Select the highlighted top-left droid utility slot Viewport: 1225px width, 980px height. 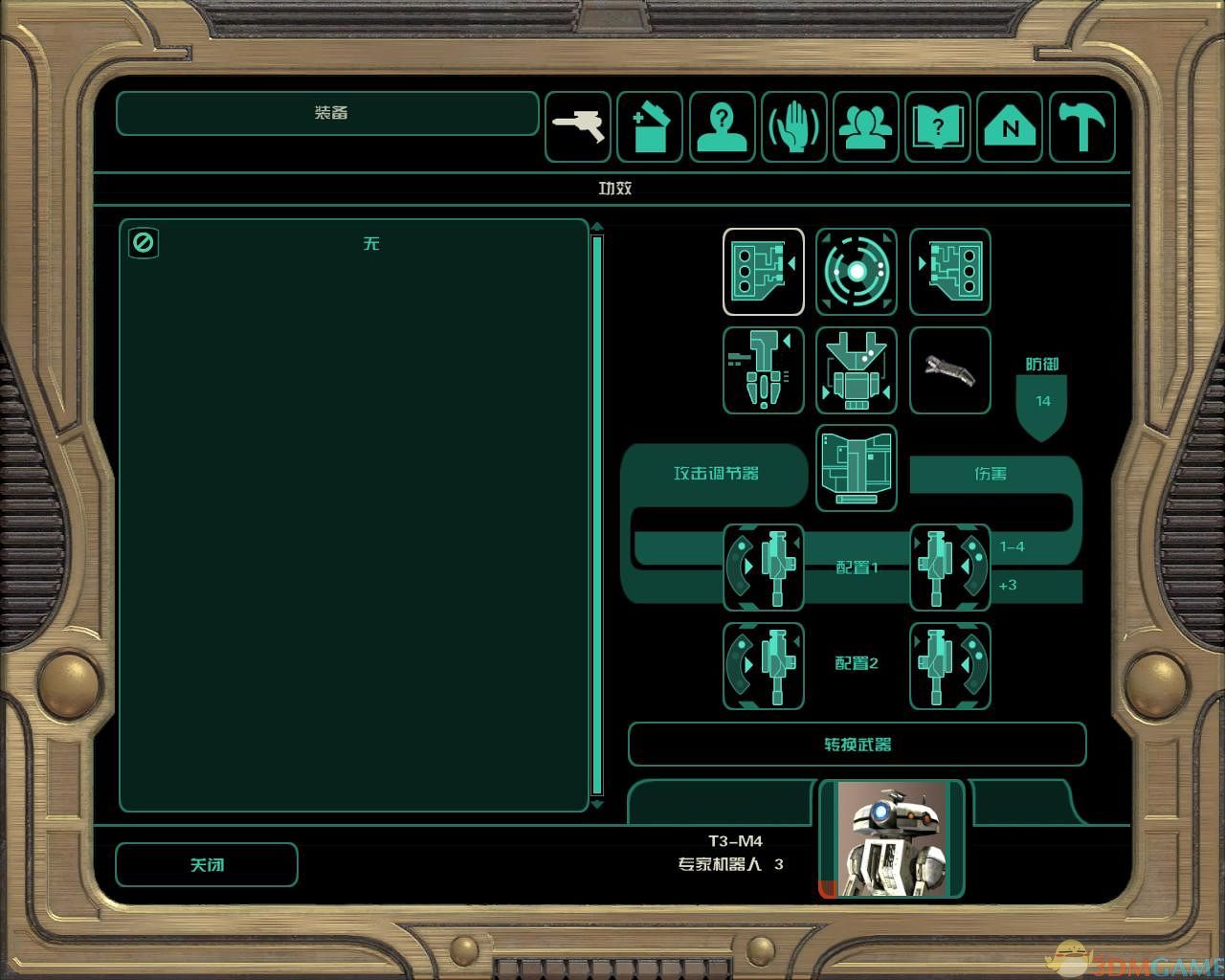(x=764, y=272)
